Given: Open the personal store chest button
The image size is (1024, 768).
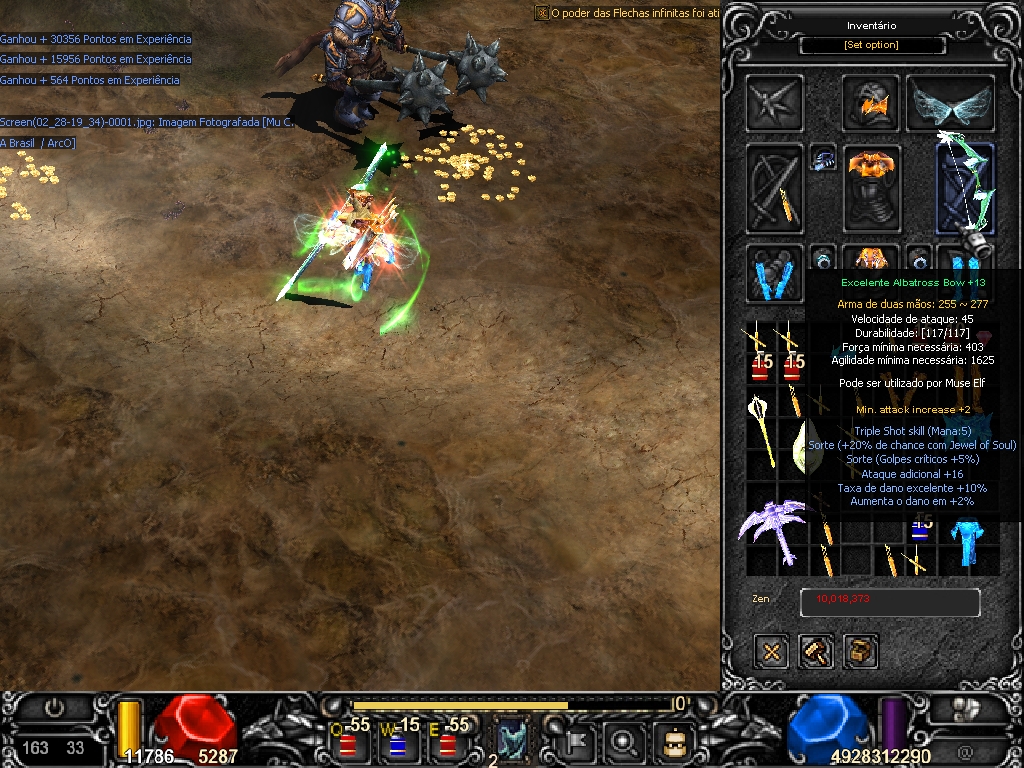Looking at the screenshot, I should (x=860, y=652).
